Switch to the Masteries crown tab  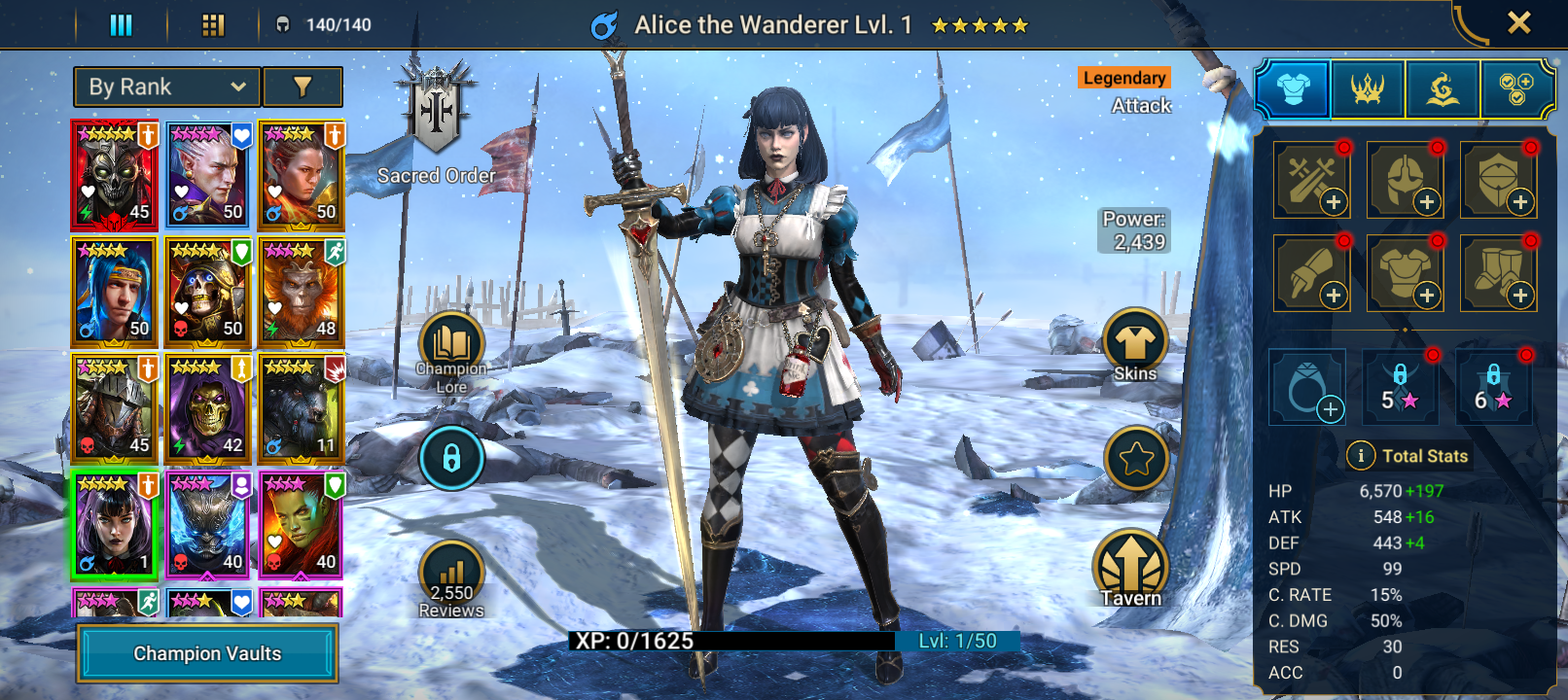[x=1367, y=87]
